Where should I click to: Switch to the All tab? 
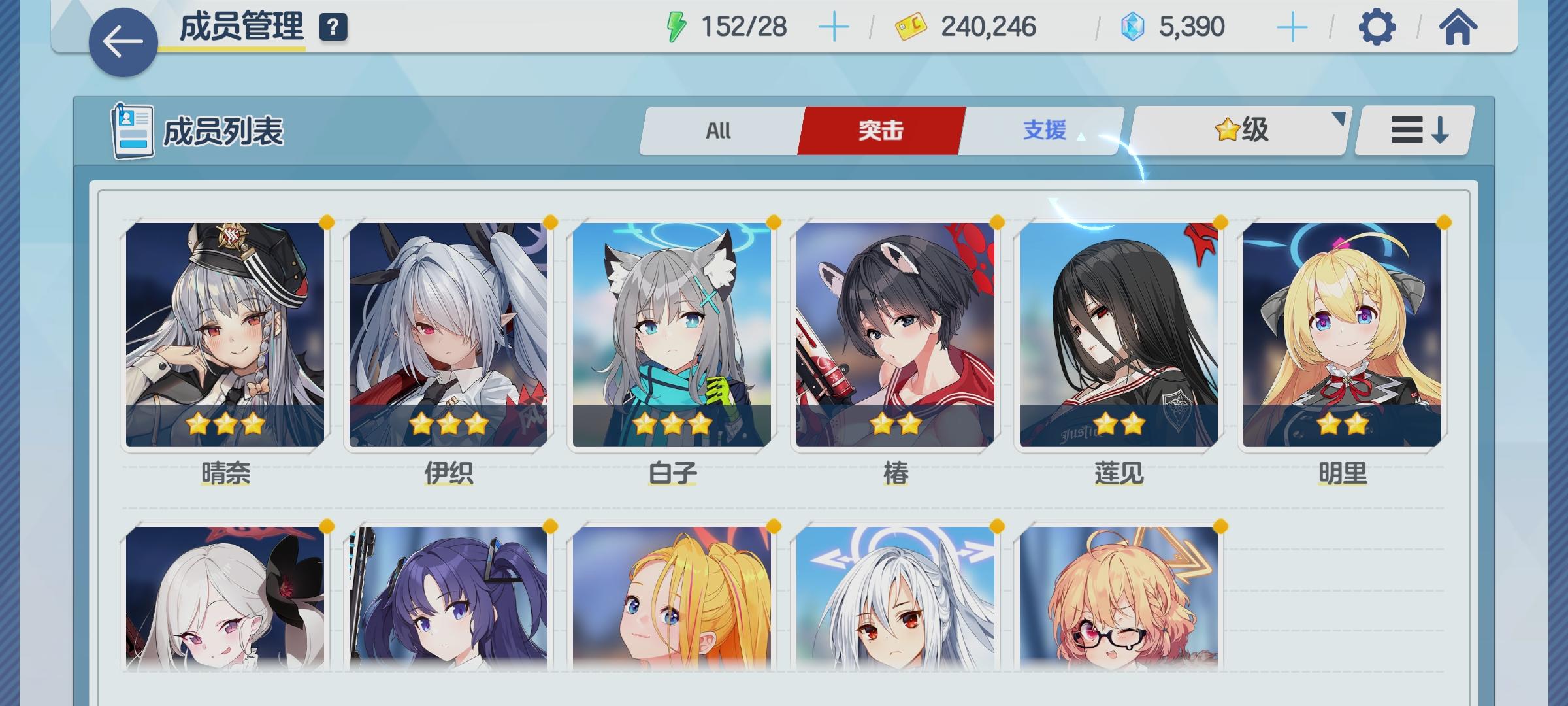(x=717, y=131)
